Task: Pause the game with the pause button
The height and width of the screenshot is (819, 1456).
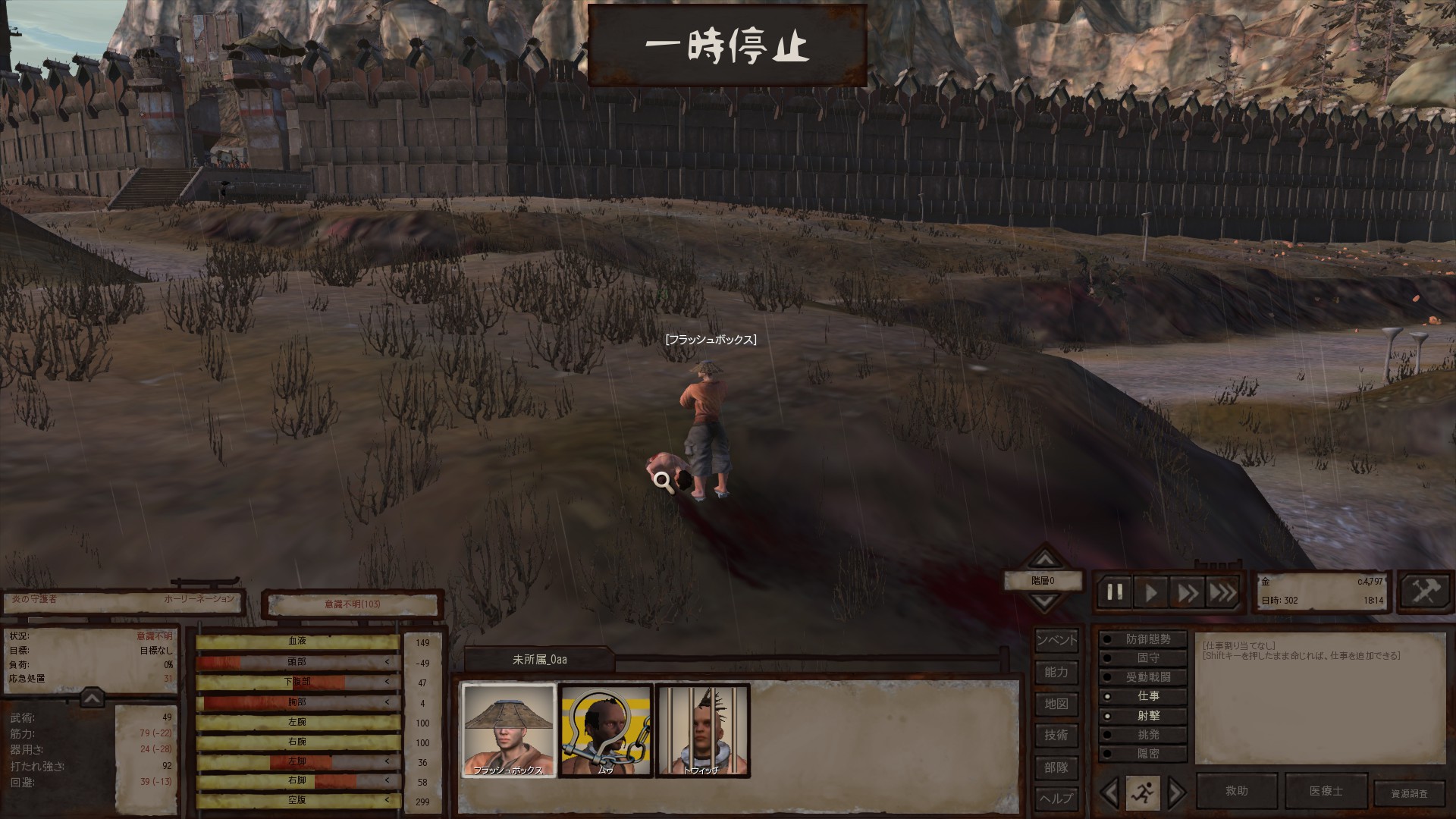Action: click(x=1115, y=592)
